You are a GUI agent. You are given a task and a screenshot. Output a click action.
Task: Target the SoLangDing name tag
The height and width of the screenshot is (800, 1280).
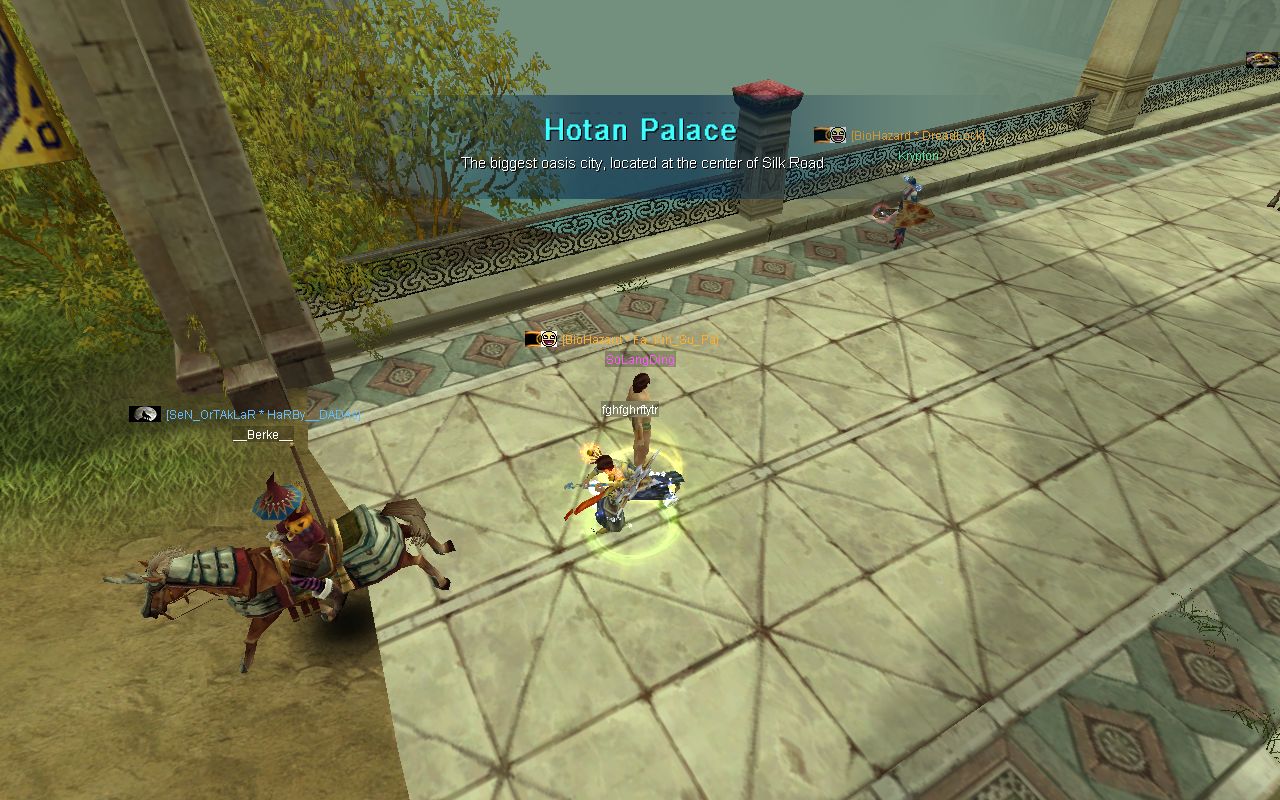click(x=640, y=360)
